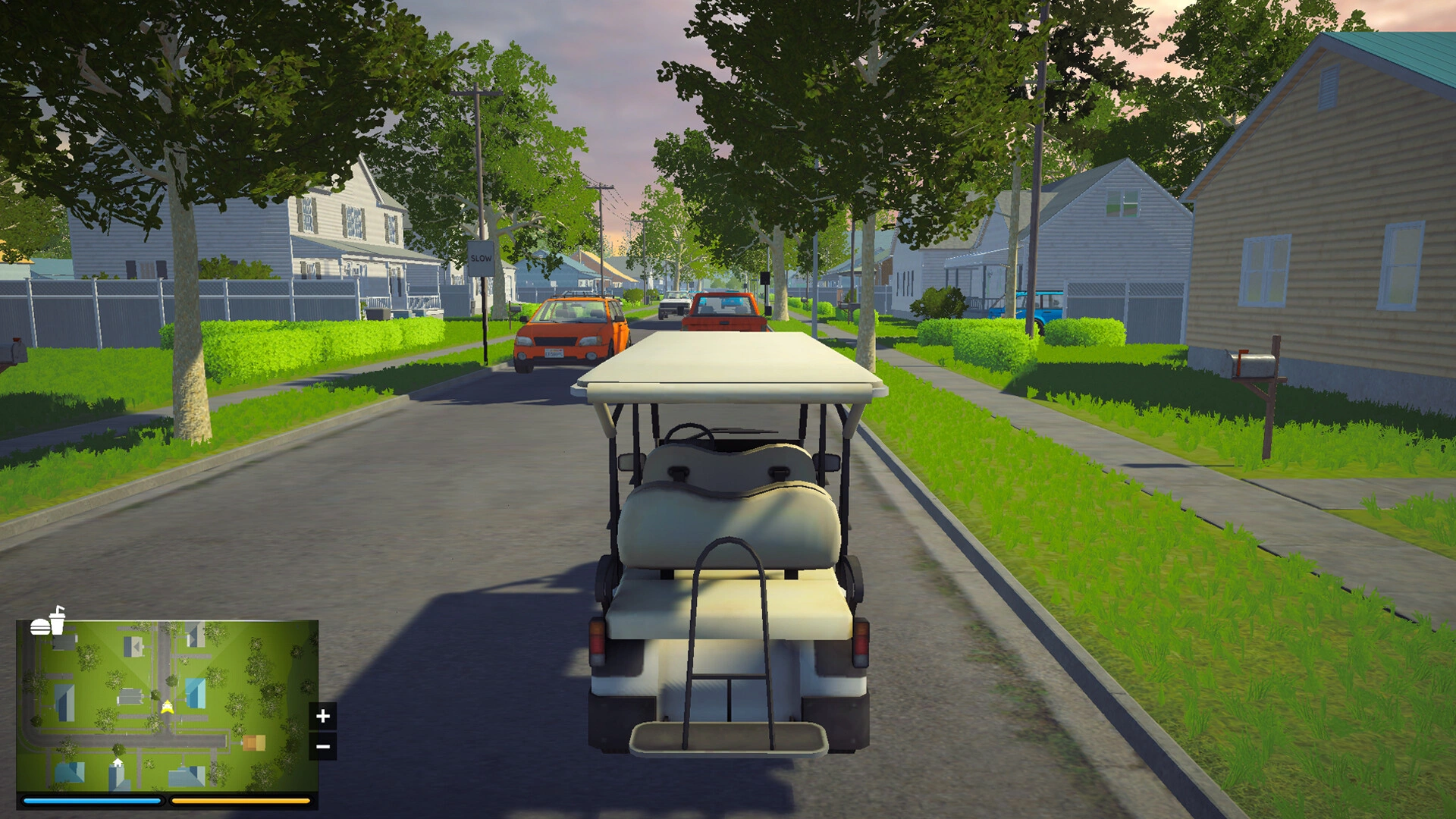1456x819 pixels.
Task: Click the yellow player arrow on minimap
Action: click(167, 708)
